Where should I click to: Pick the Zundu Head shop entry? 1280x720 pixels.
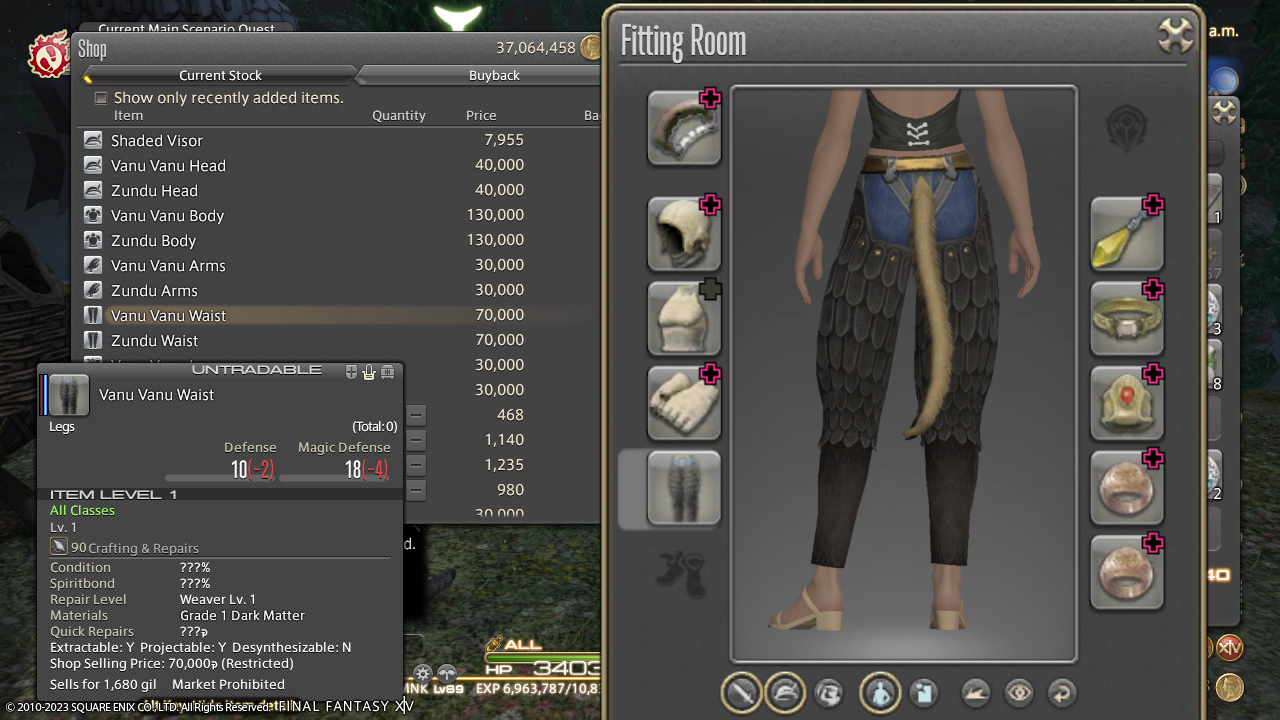click(154, 191)
